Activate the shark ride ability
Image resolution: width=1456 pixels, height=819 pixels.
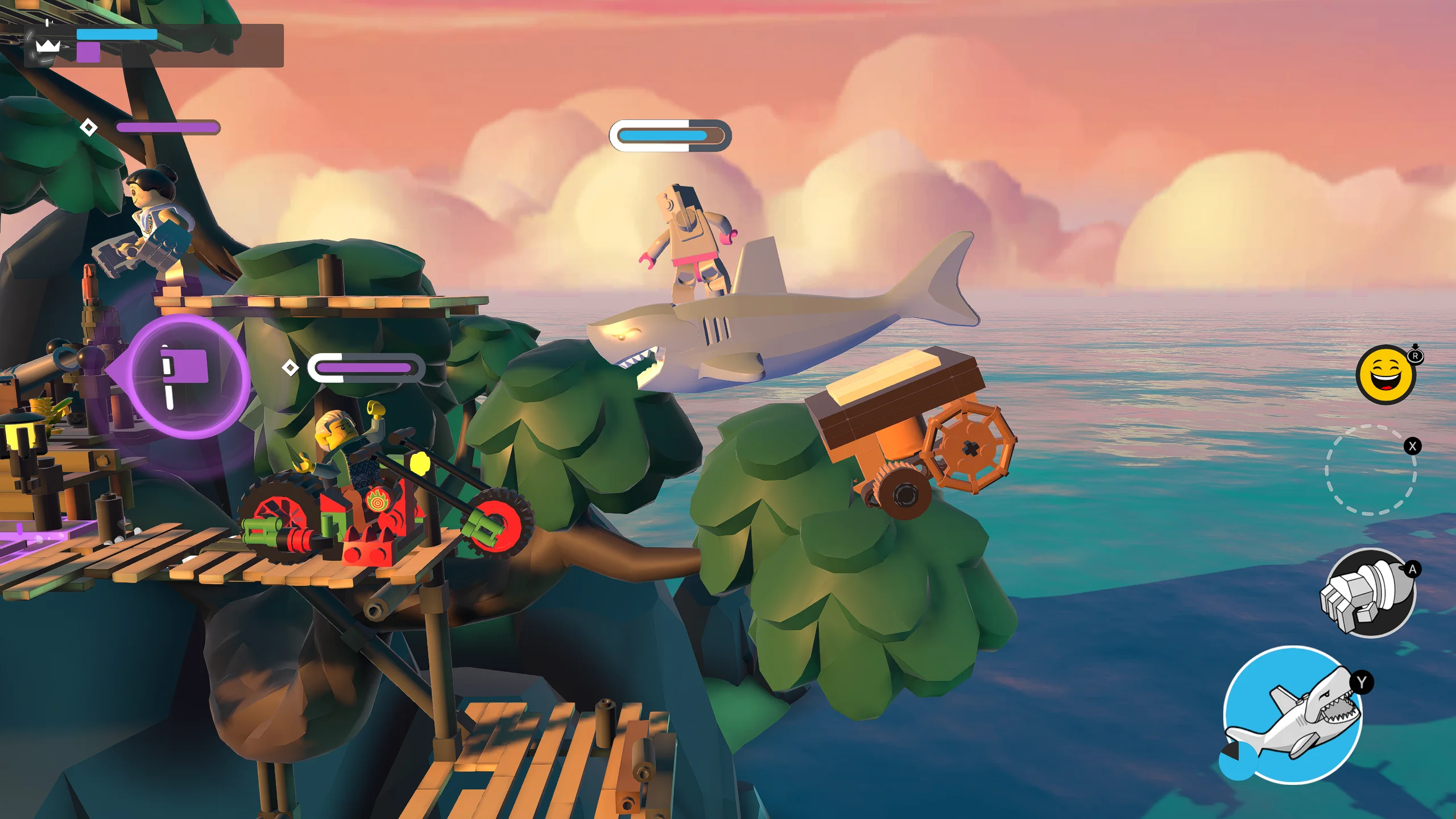pyautogui.click(x=1292, y=715)
